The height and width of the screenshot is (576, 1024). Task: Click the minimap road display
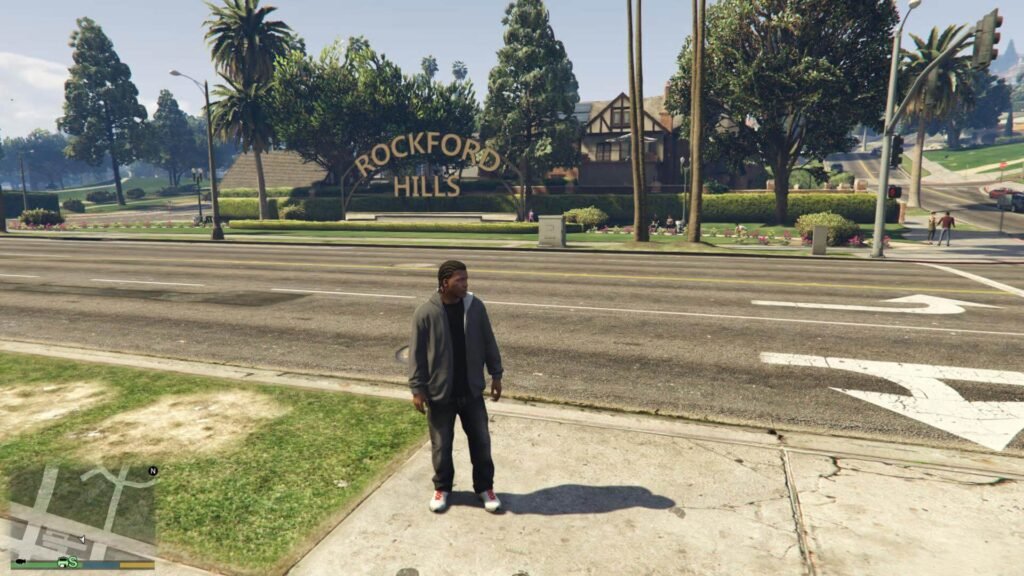tap(78, 510)
